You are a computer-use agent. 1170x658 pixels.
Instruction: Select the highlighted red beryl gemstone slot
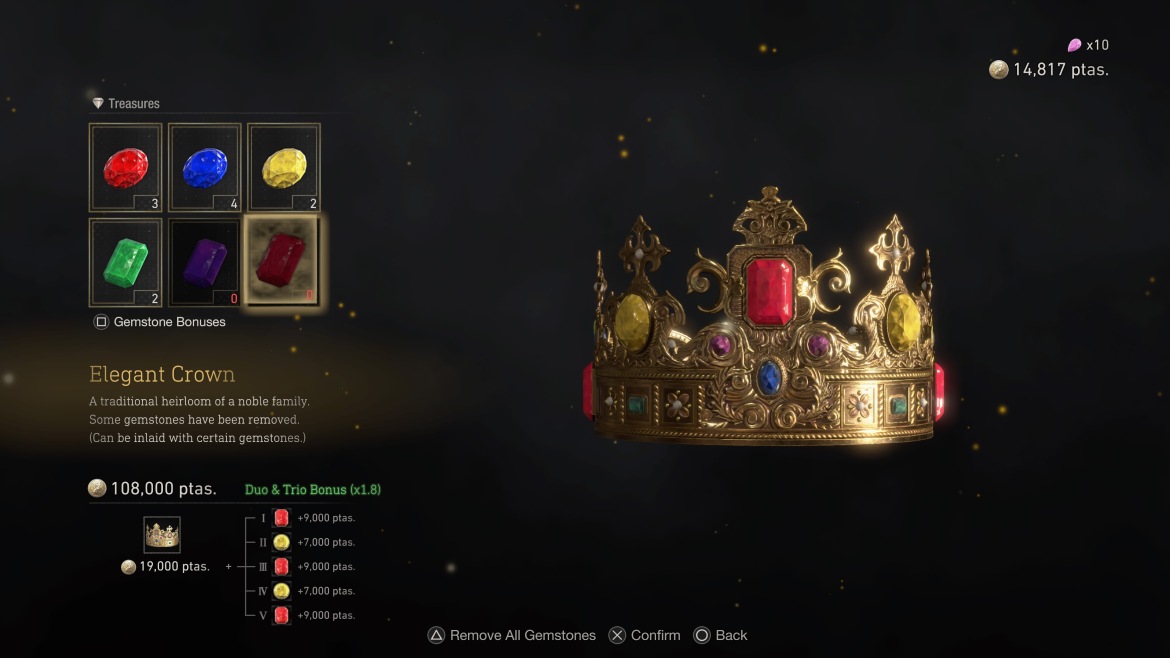284,262
